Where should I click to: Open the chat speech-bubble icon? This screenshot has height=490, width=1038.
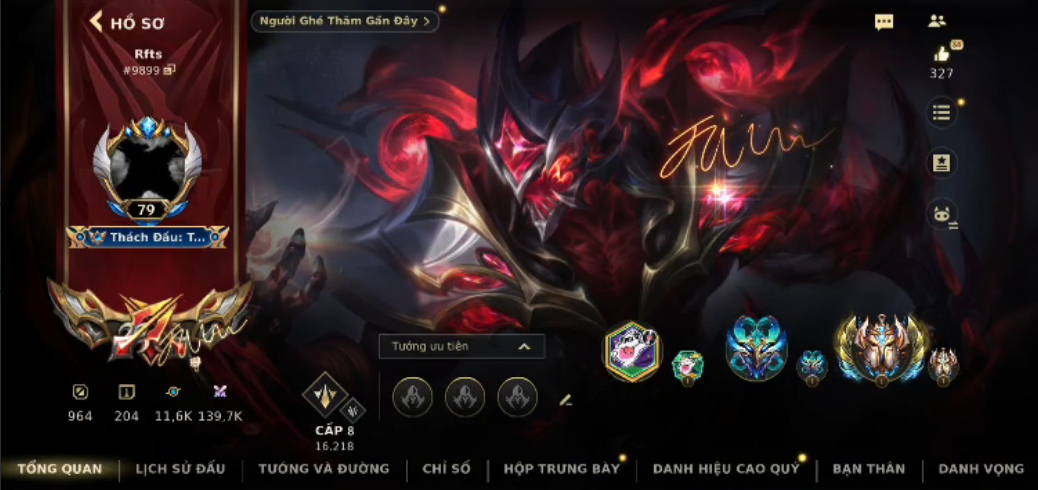[884, 22]
